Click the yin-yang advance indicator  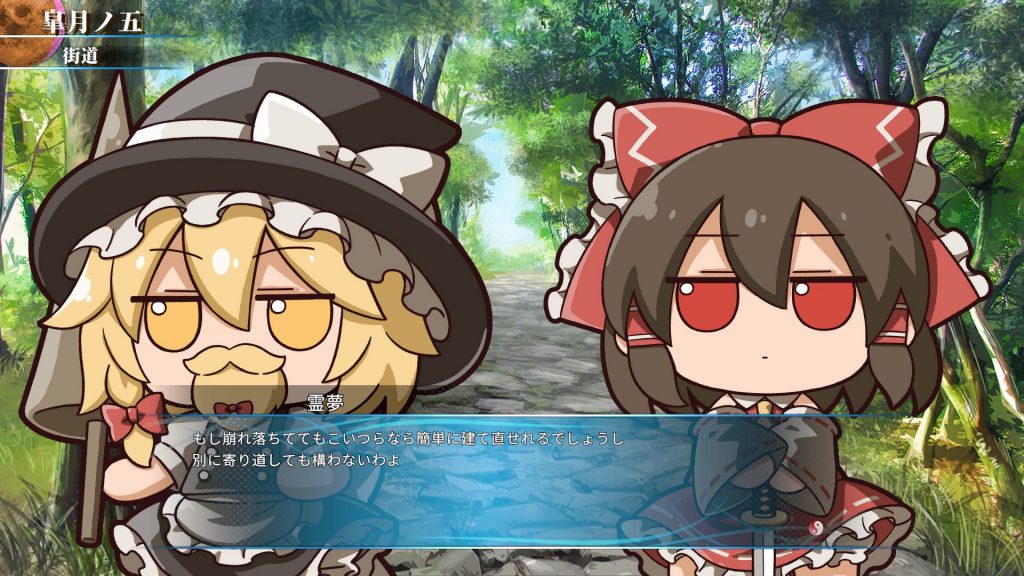click(816, 526)
